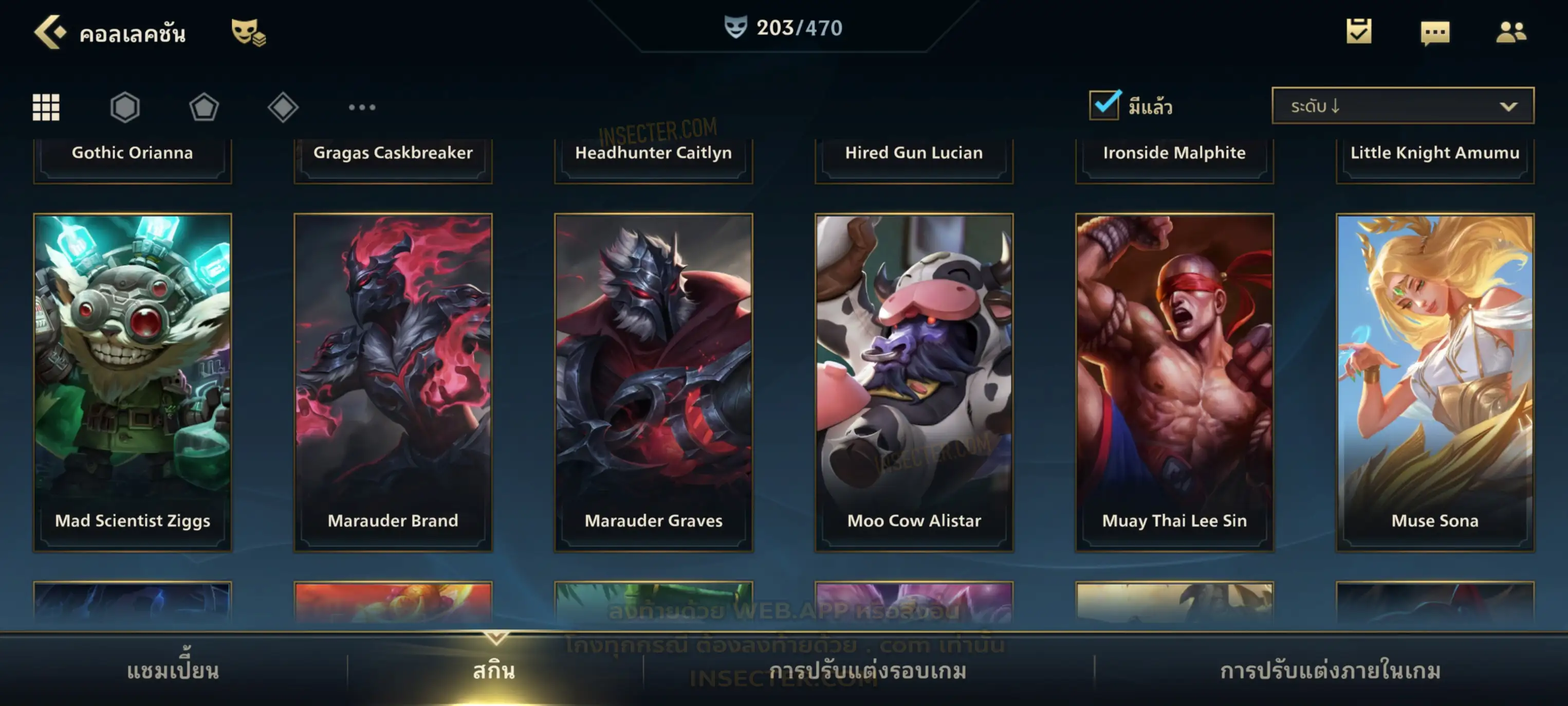Select the Mad Scientist Ziggs skin
1568x706 pixels.
point(133,382)
